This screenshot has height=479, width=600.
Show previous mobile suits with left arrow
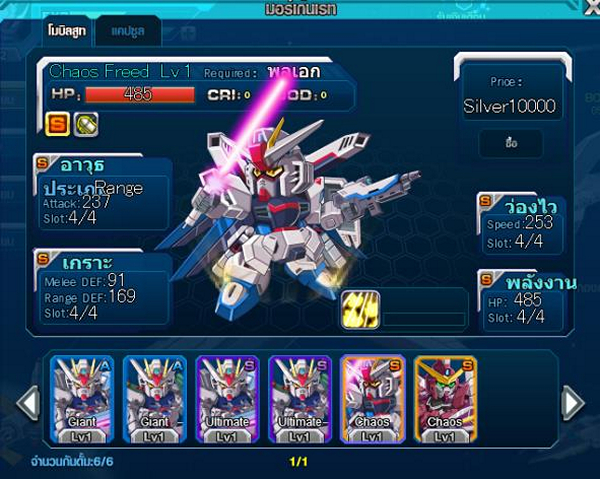[x=29, y=403]
